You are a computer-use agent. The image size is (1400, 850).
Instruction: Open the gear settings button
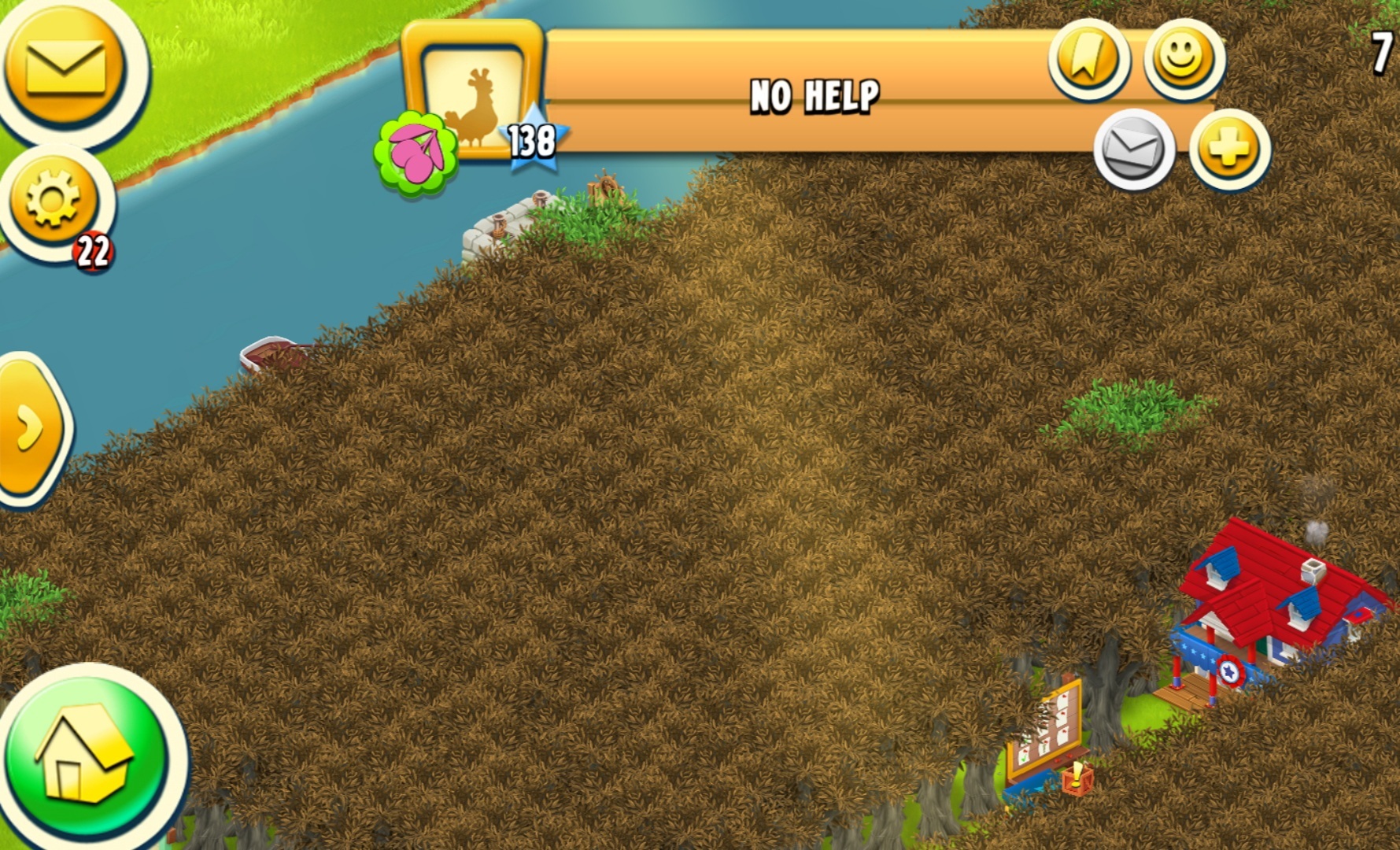54,198
